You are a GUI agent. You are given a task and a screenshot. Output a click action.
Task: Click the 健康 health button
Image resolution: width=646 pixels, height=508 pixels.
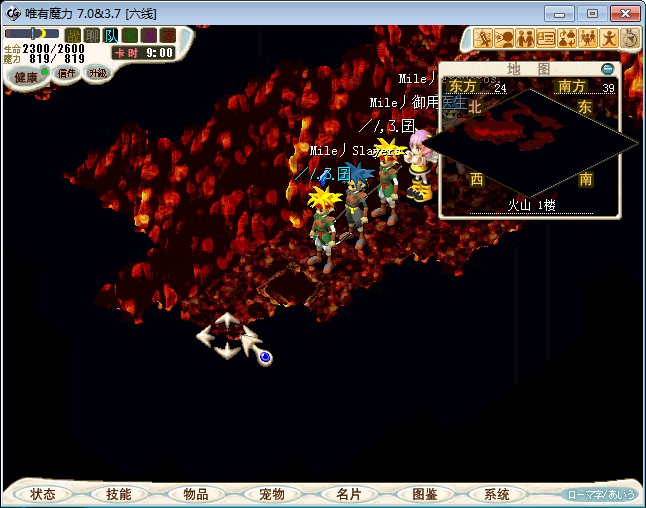(x=26, y=77)
